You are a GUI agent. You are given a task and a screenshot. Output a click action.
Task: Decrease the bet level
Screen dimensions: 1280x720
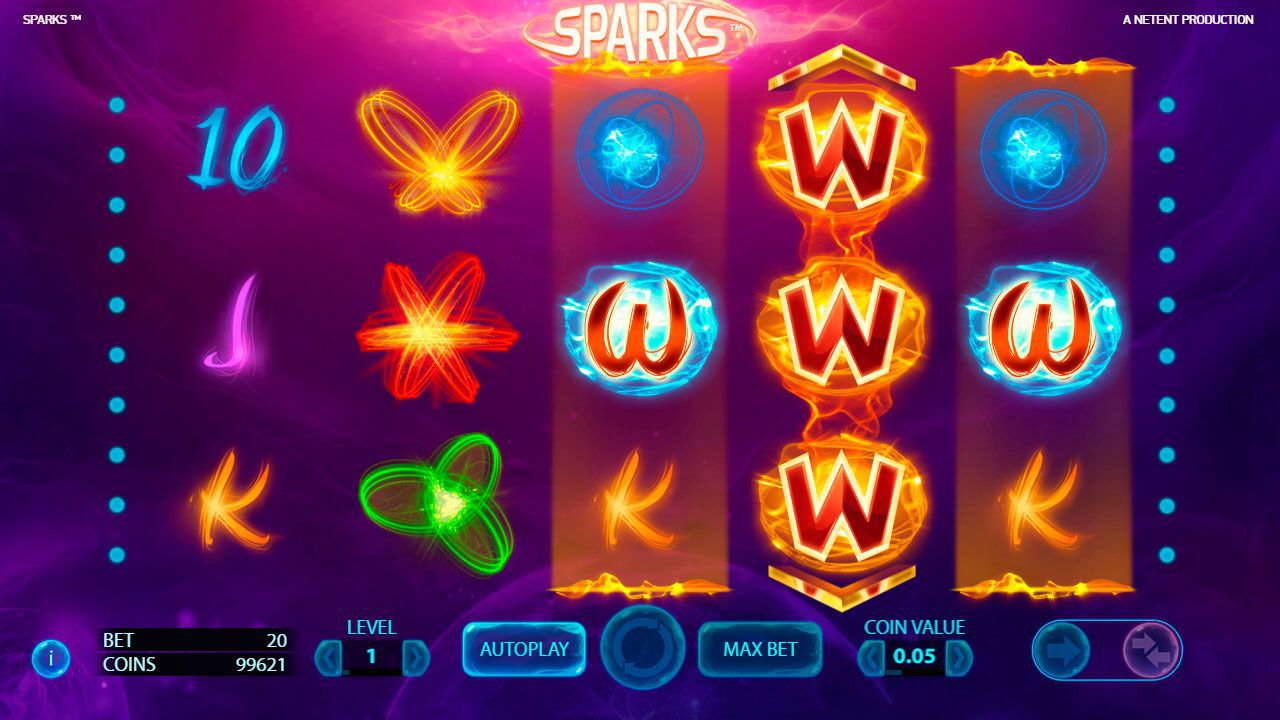(328, 657)
